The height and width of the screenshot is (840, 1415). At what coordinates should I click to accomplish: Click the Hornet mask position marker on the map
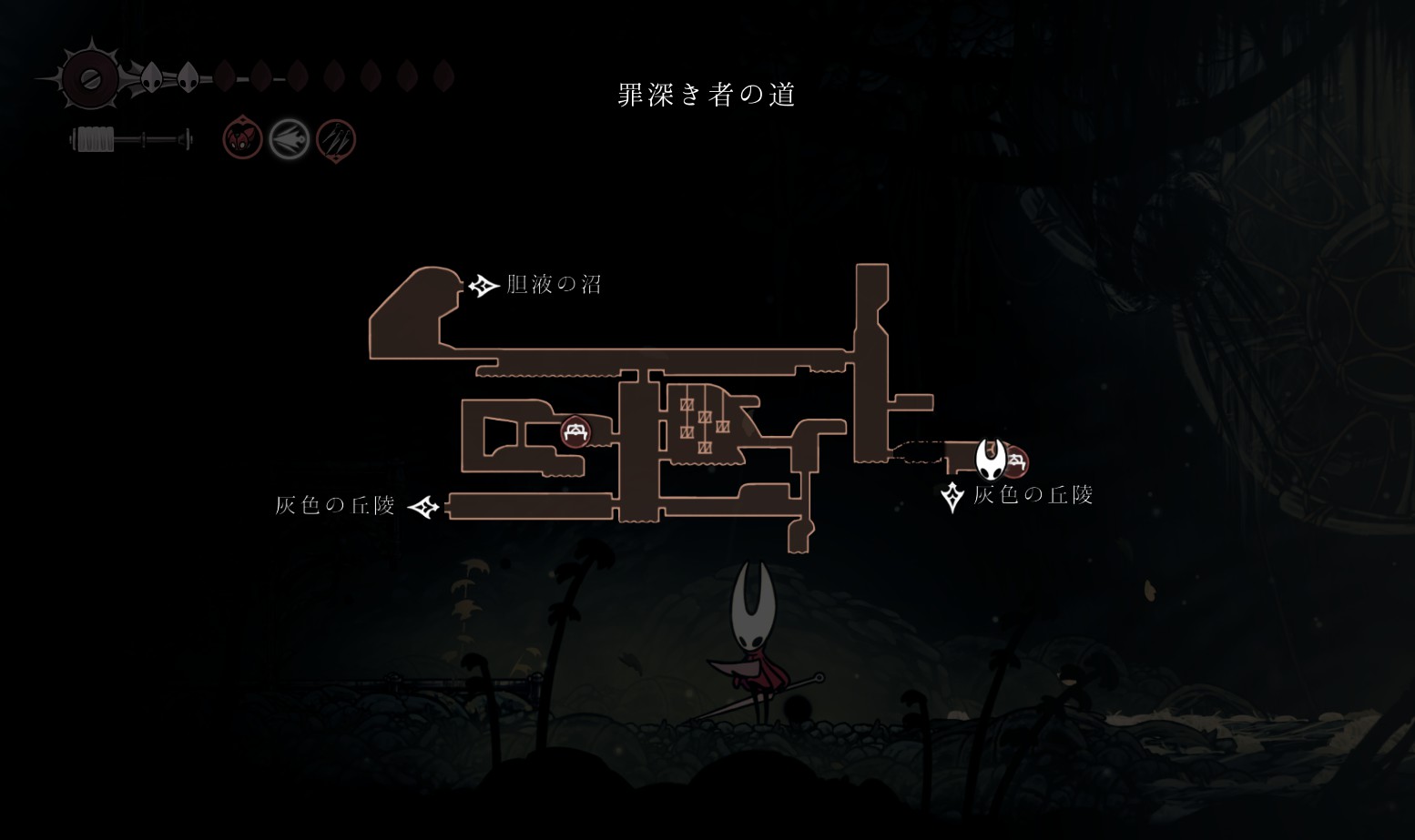[991, 459]
